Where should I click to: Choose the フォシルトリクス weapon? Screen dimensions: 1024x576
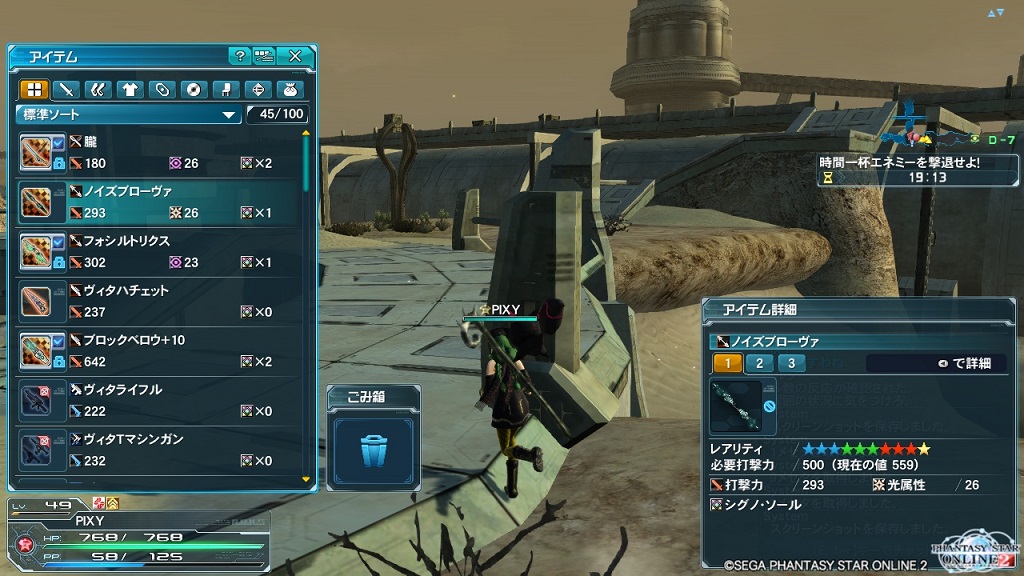[160, 252]
